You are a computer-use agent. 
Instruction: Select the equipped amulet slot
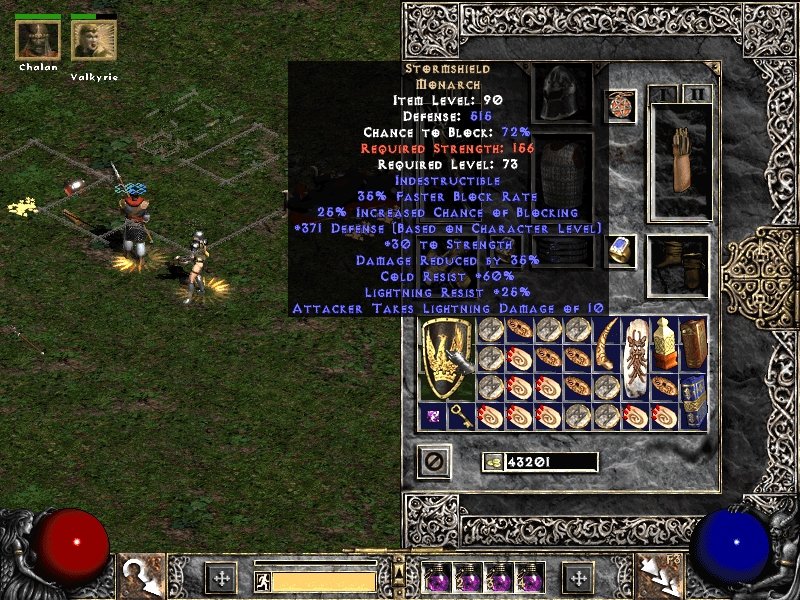point(620,106)
